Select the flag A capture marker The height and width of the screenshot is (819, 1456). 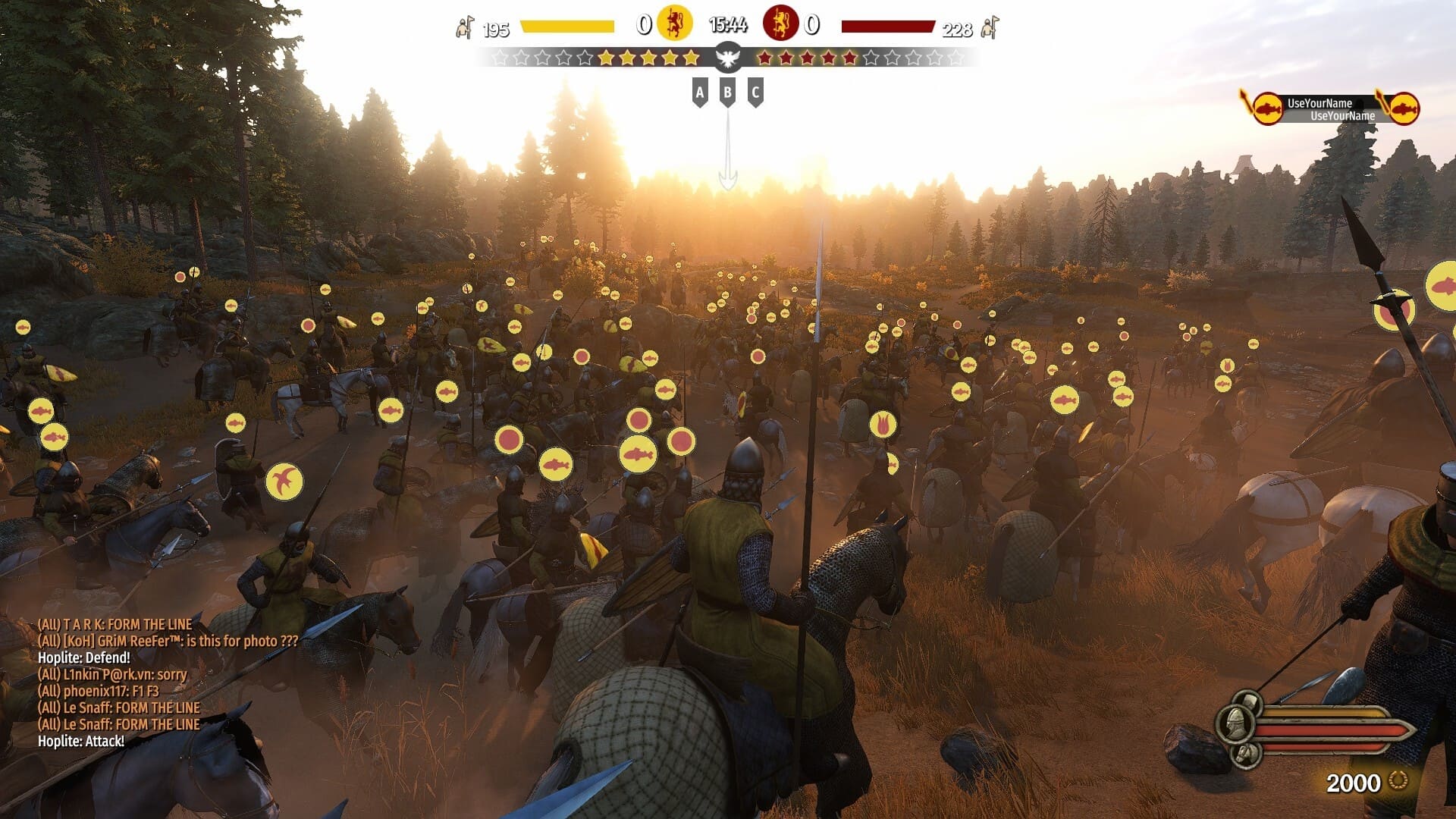tap(700, 93)
